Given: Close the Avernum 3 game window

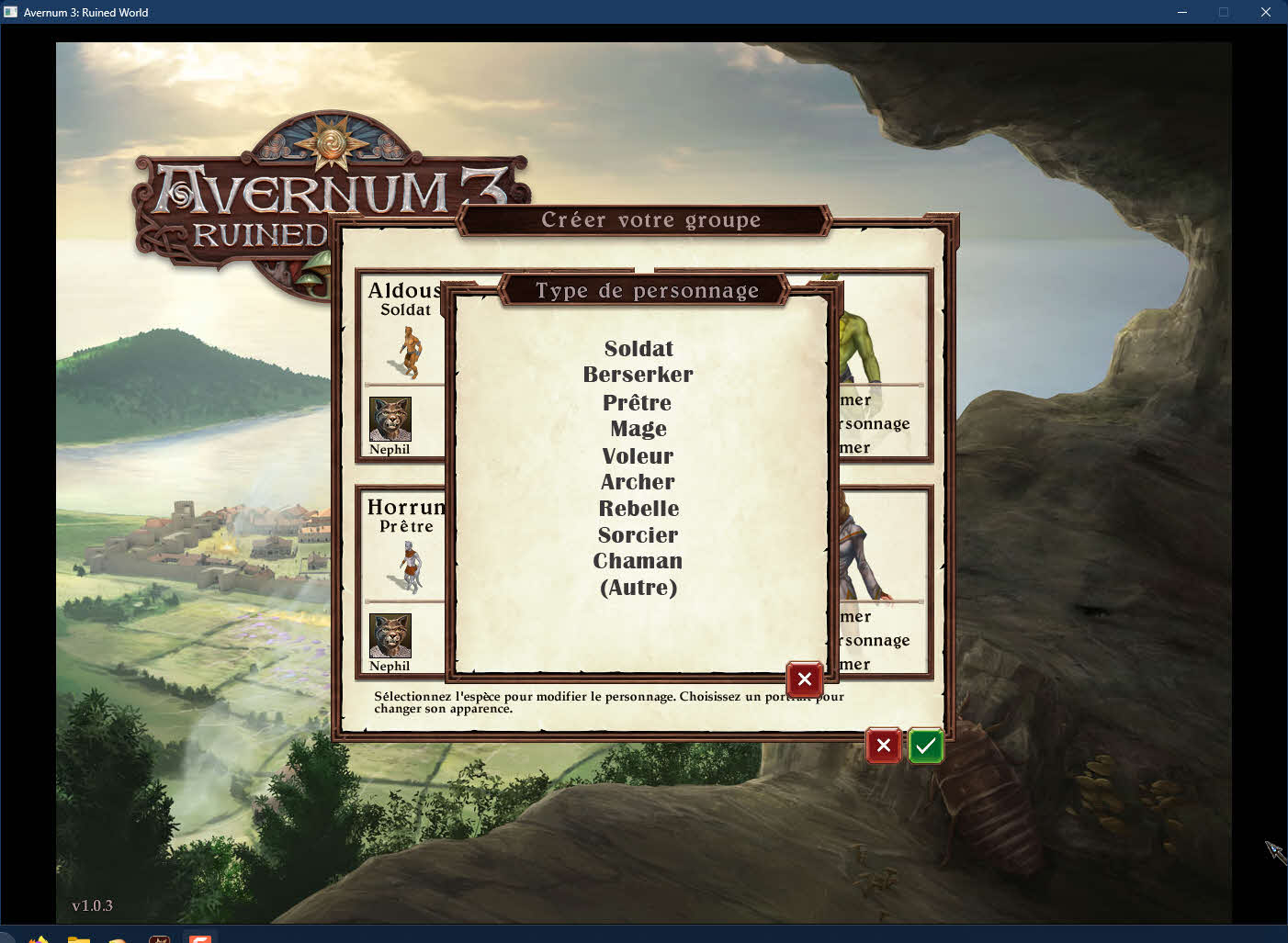Looking at the screenshot, I should coord(1265,12).
